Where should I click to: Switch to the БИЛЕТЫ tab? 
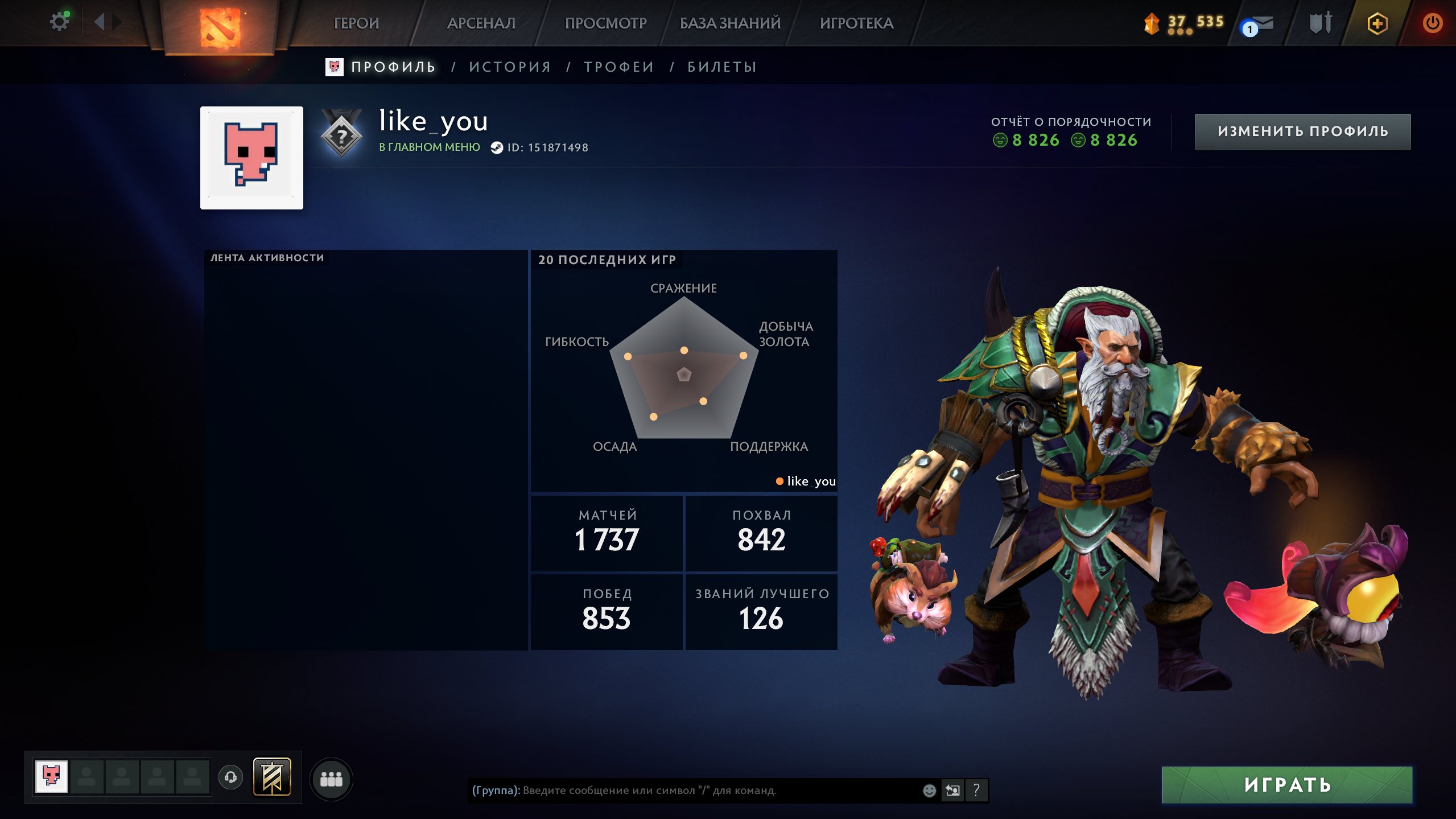[722, 67]
